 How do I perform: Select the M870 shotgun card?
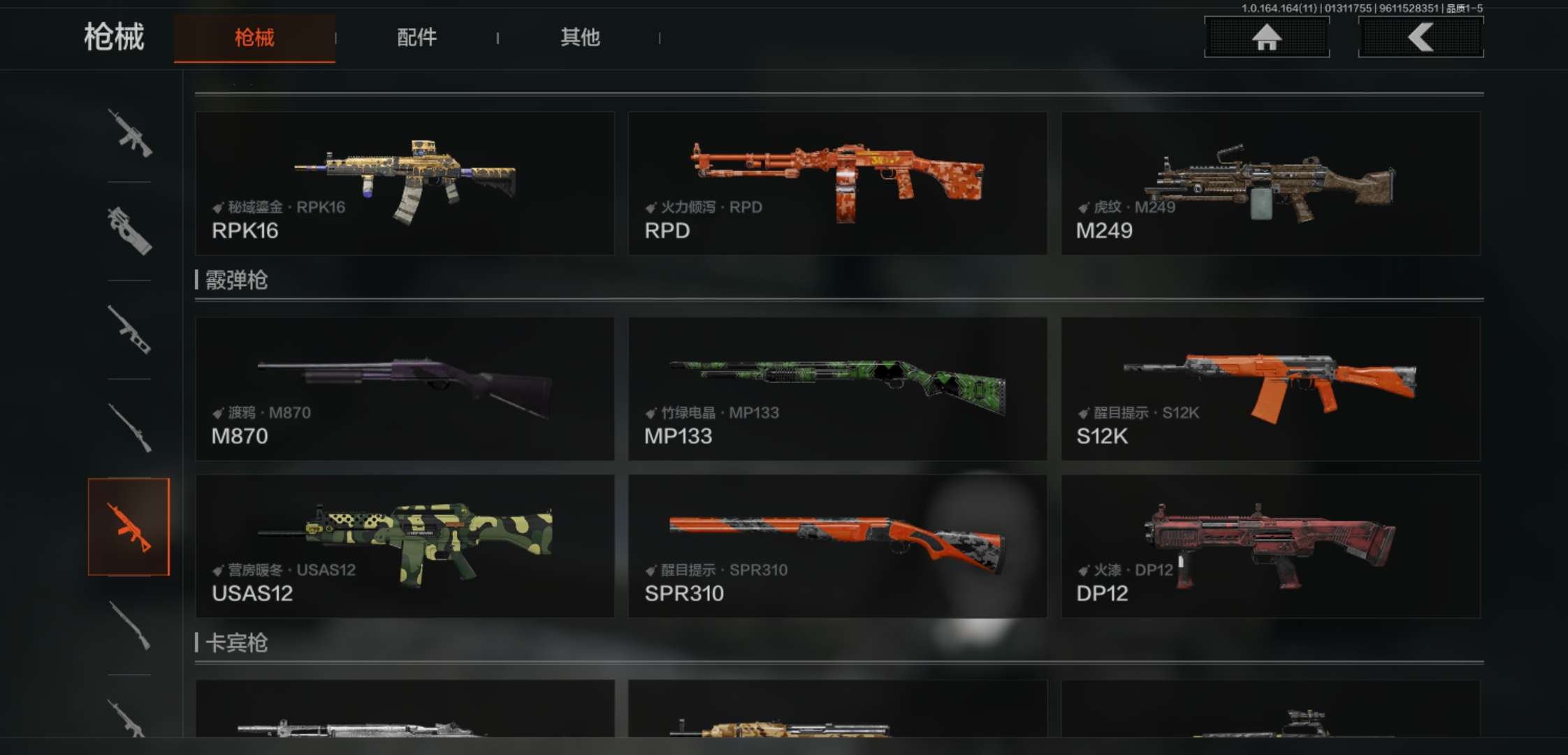point(405,389)
